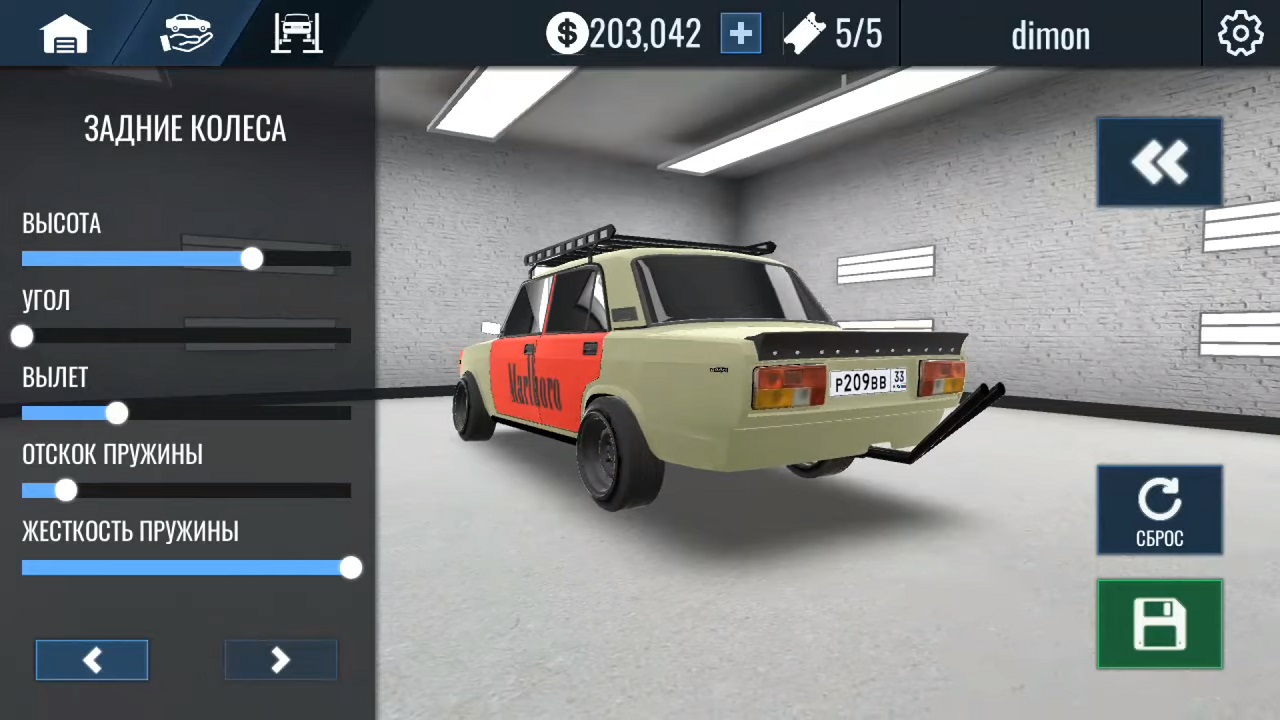Screen dimensions: 1280x720
Task: Click the ВЫЛЕТ slider handle
Action: (x=117, y=413)
